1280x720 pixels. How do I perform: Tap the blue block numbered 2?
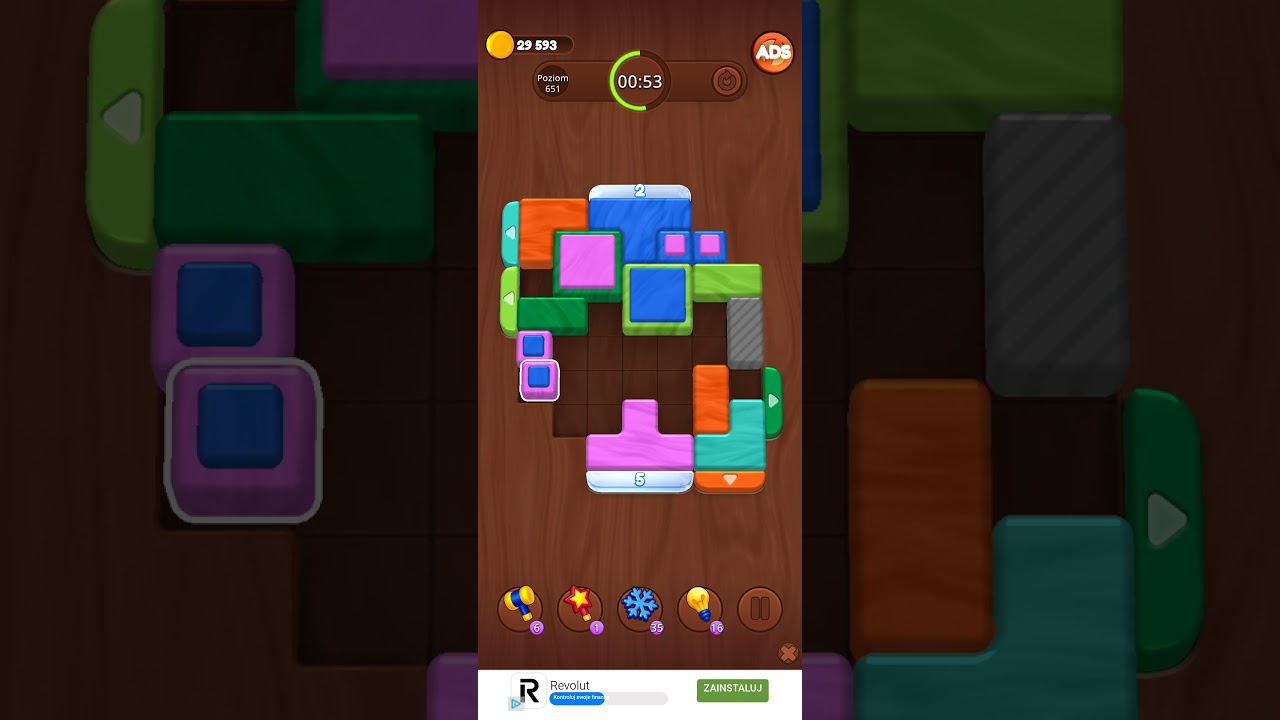[640, 225]
